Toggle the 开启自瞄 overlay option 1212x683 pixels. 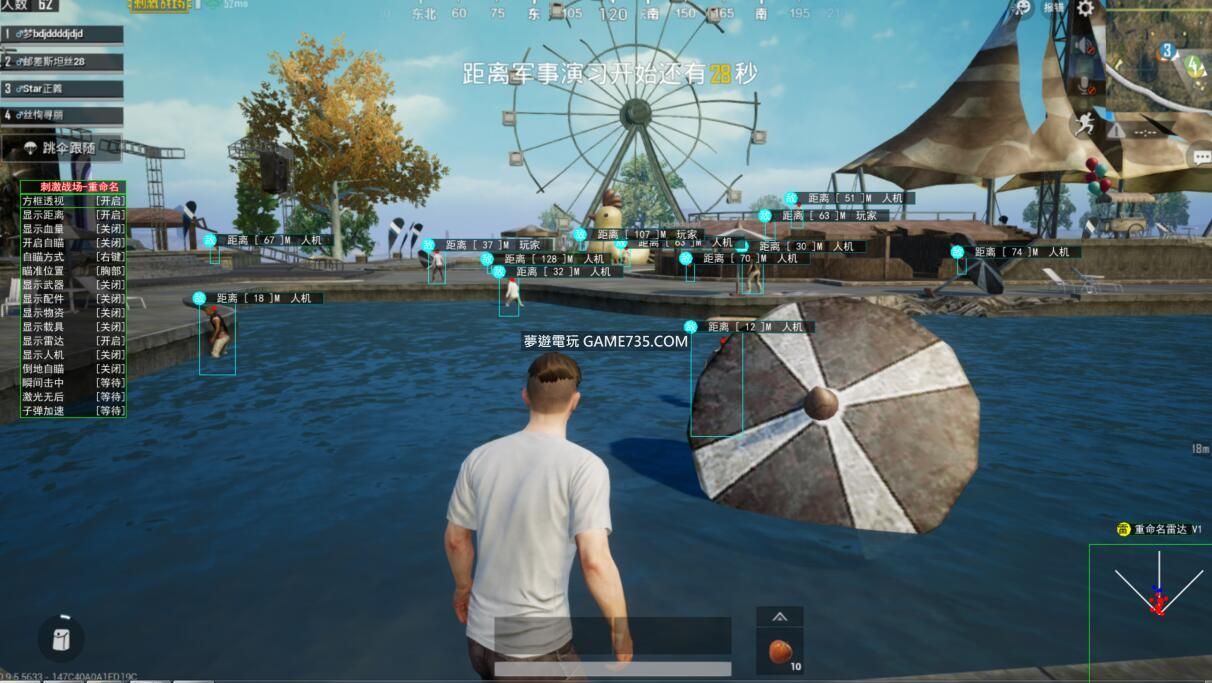[73, 243]
